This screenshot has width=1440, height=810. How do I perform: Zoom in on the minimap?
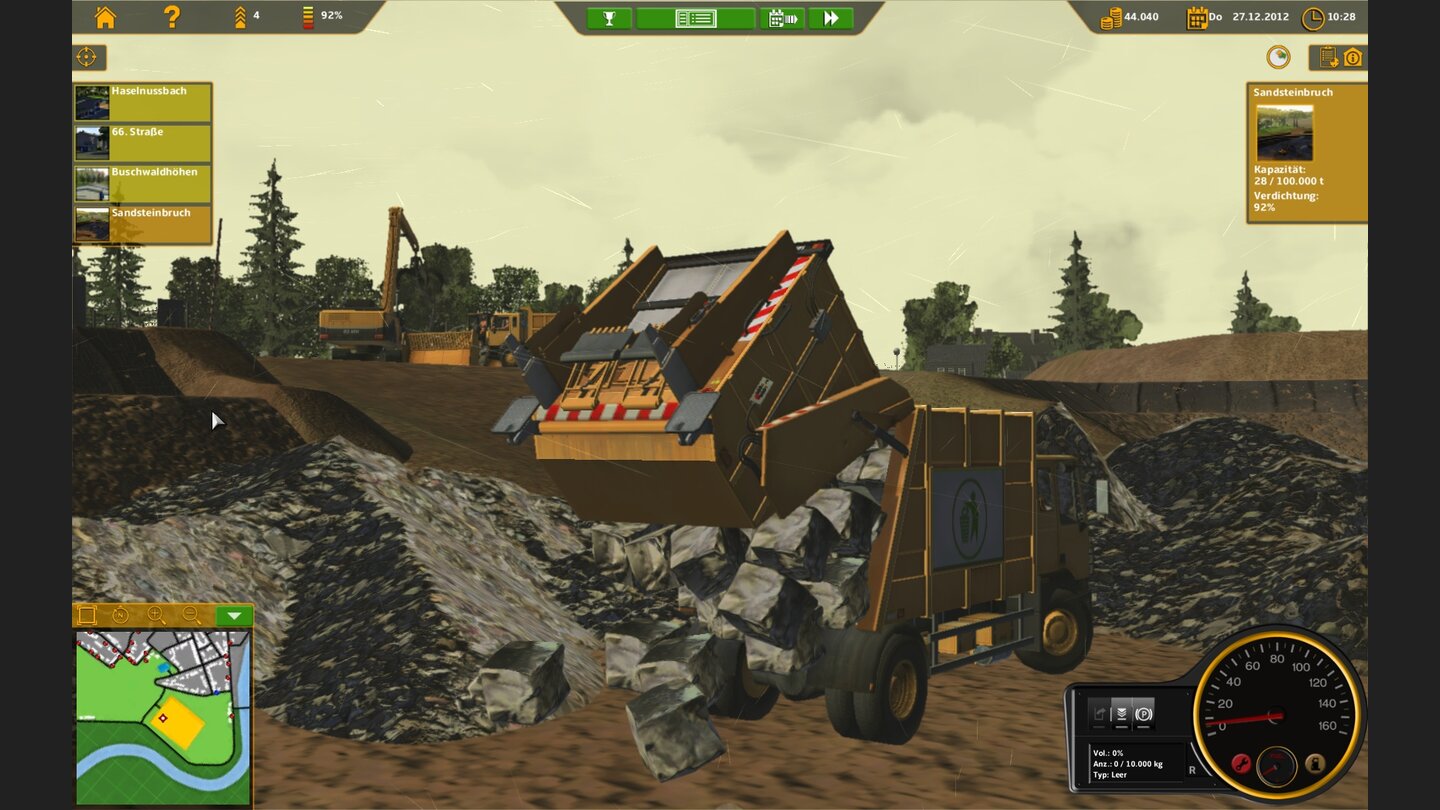pyautogui.click(x=154, y=614)
